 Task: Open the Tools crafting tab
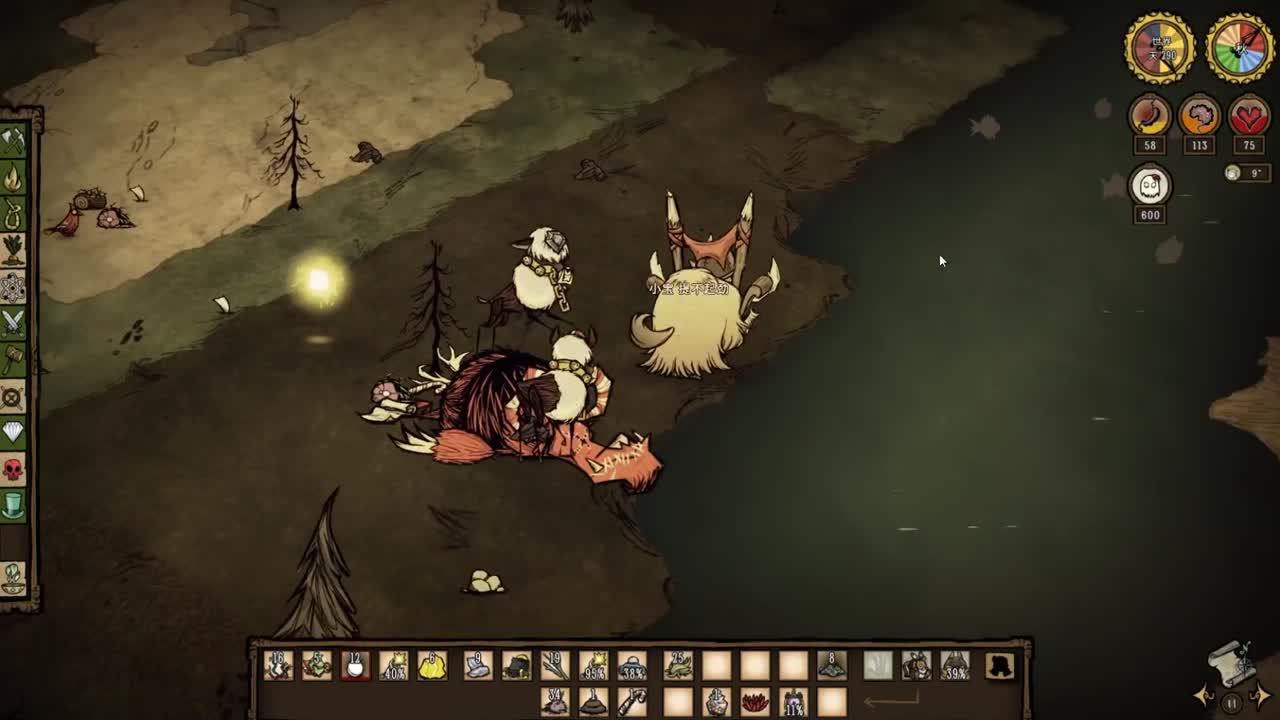(13, 141)
